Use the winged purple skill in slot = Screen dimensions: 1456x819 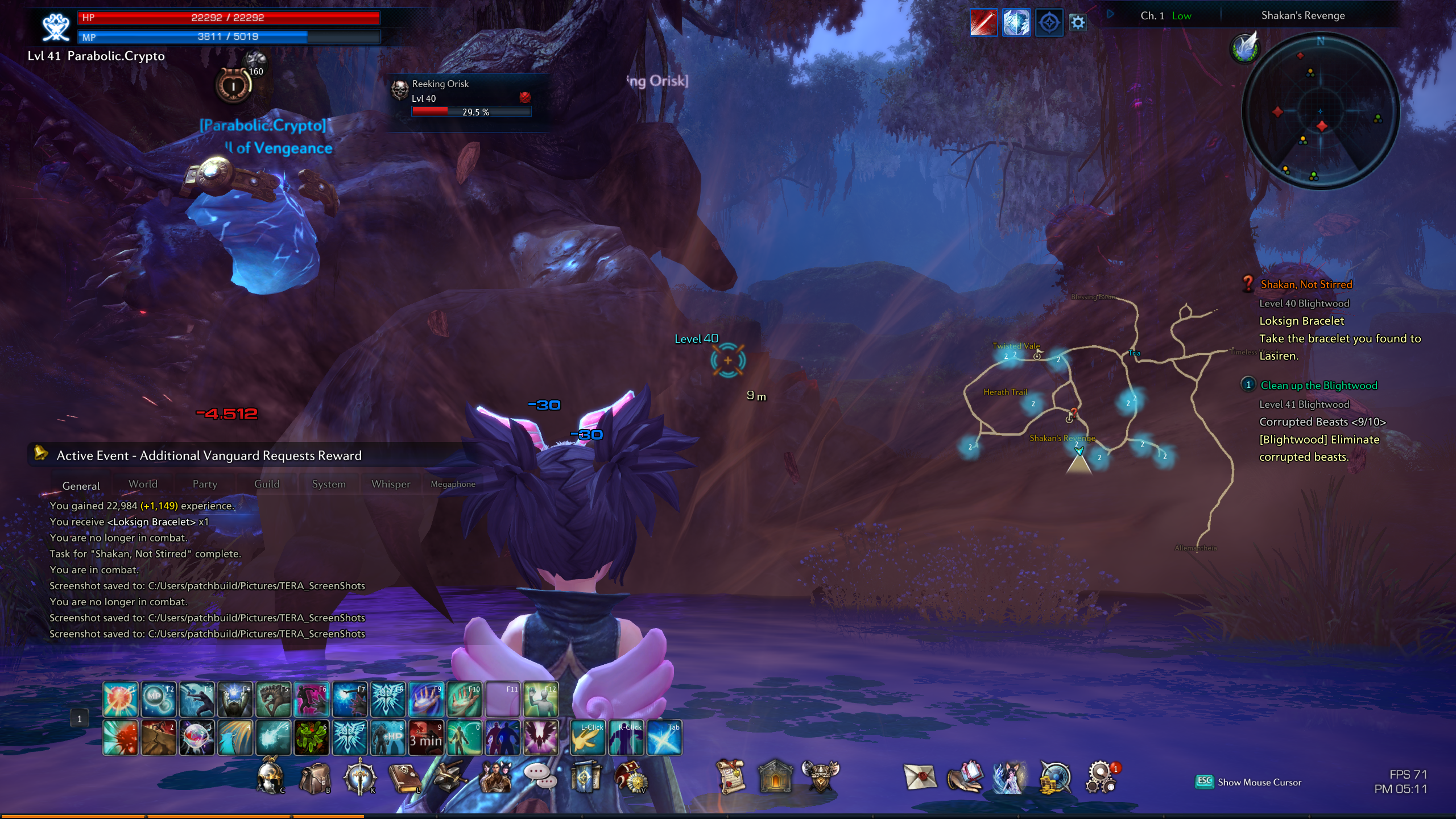[540, 738]
